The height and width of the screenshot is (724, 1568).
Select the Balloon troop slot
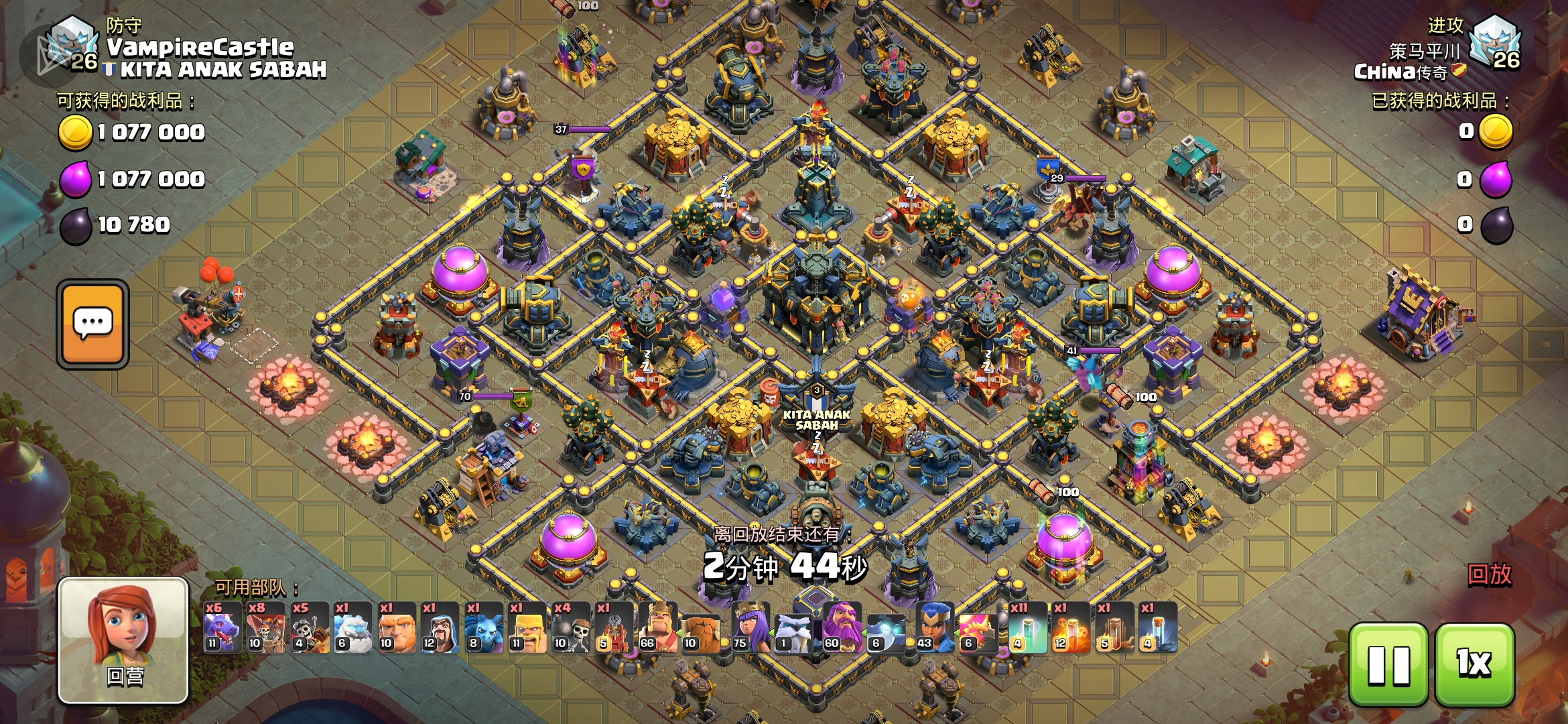266,627
